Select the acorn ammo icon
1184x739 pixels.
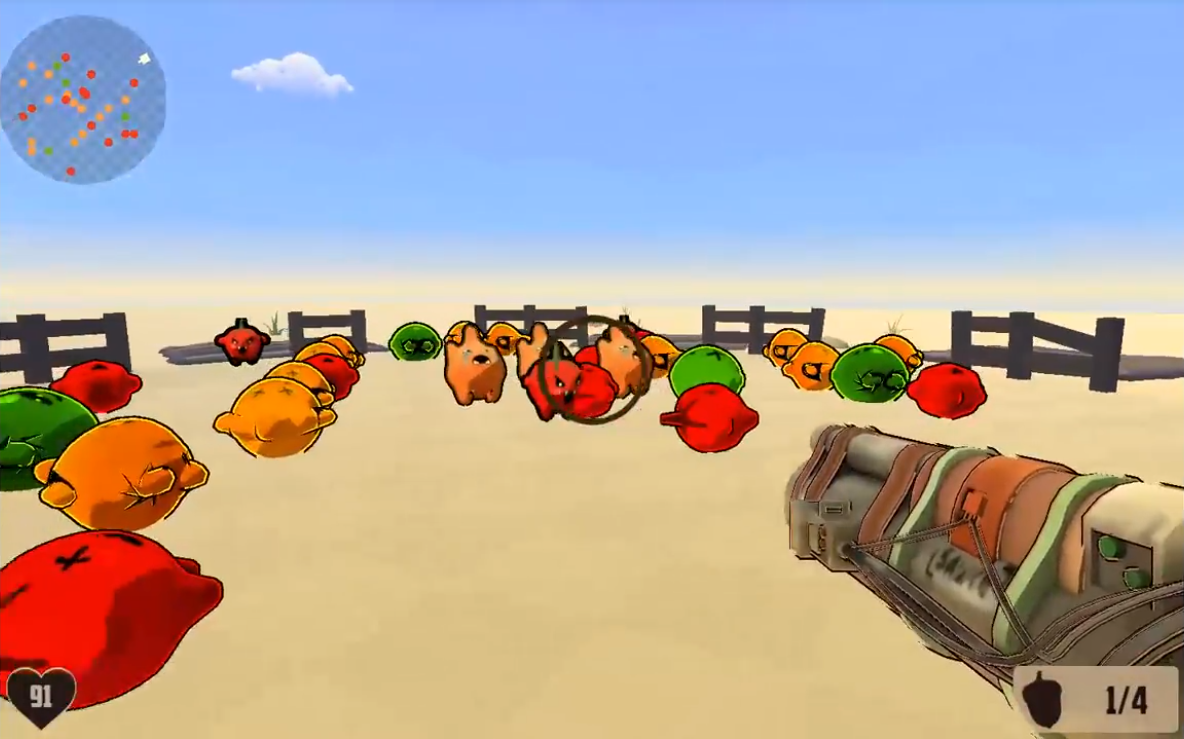pos(1045,699)
